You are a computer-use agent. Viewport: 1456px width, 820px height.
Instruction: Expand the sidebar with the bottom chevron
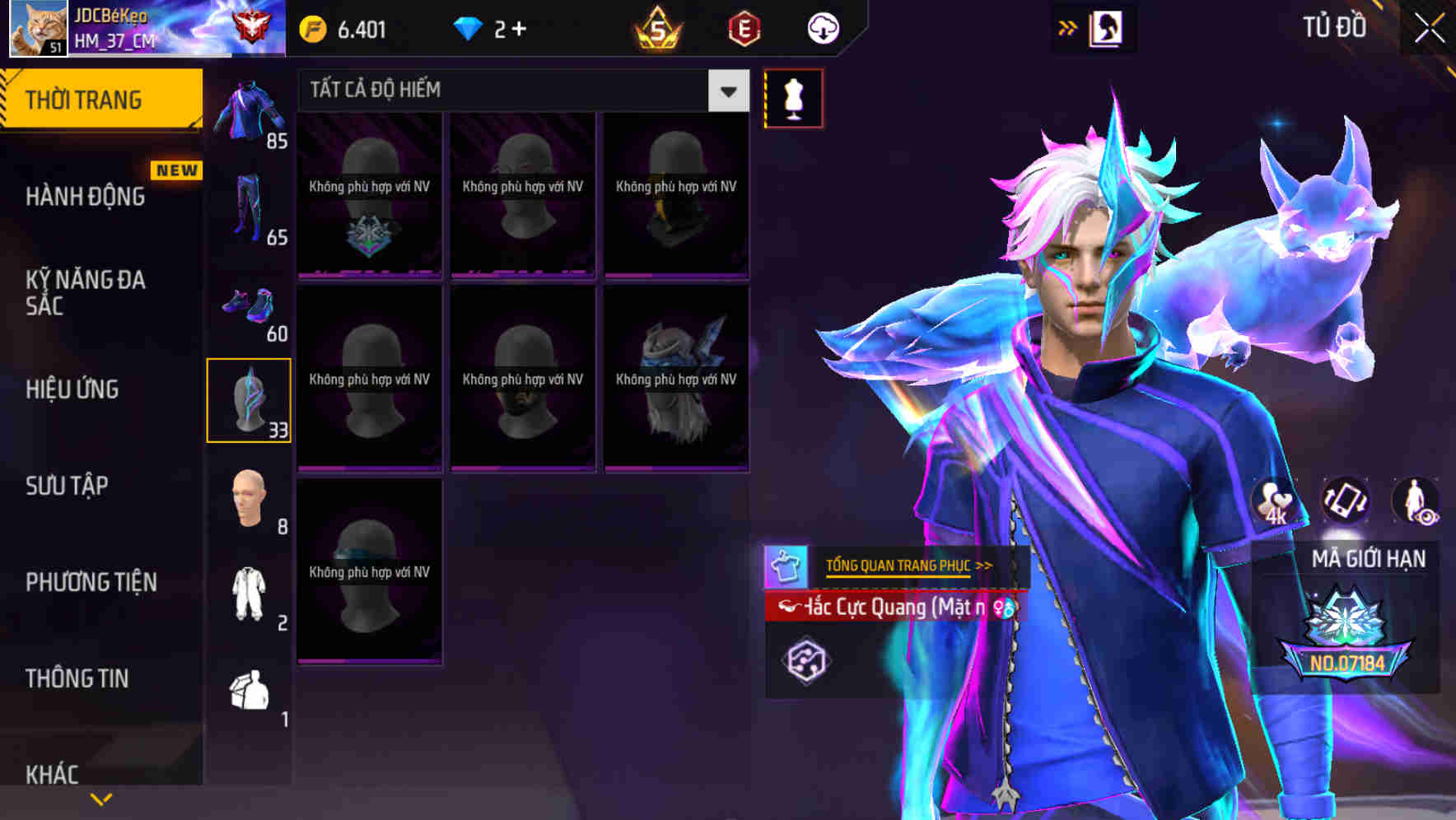100,798
